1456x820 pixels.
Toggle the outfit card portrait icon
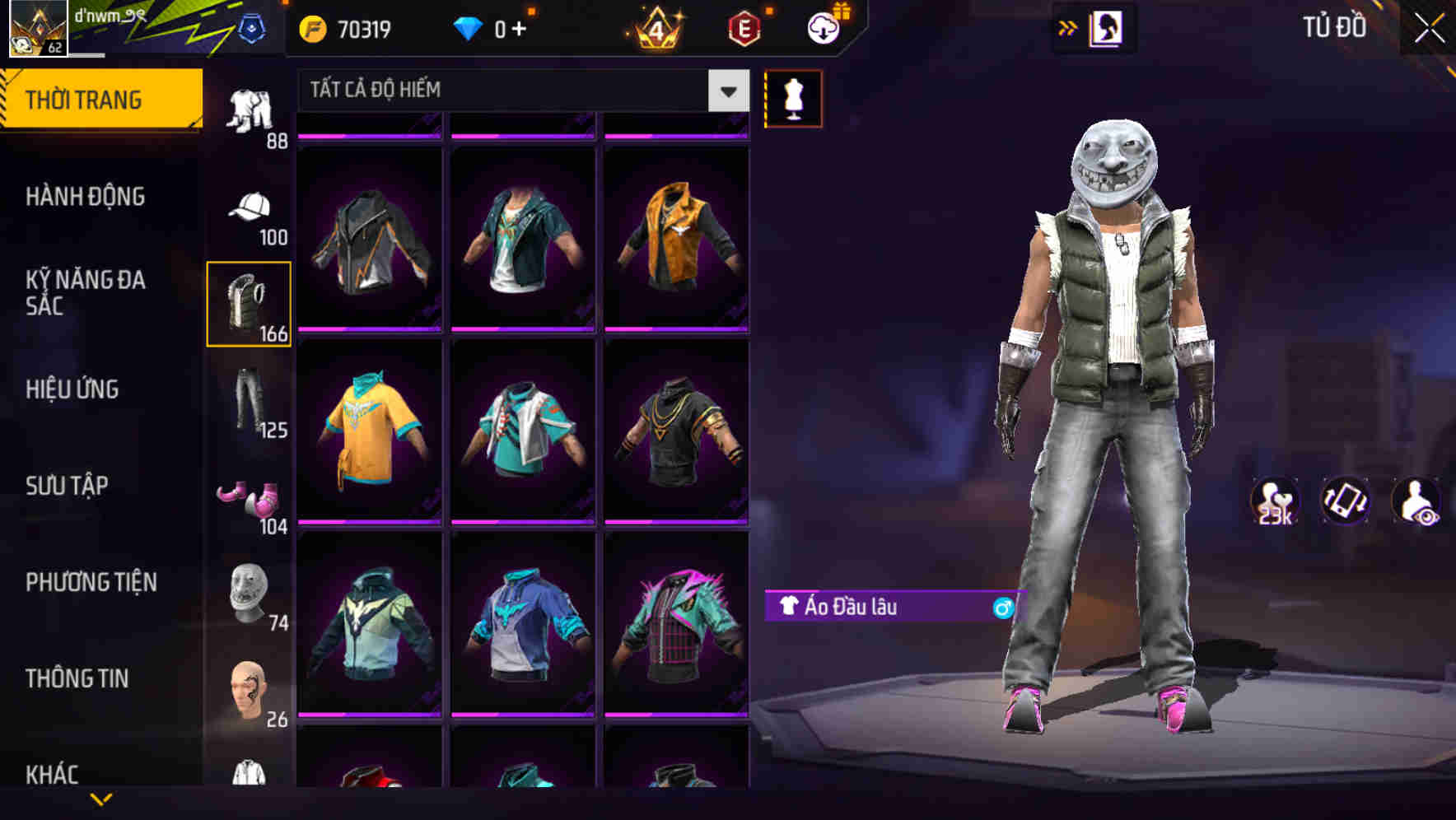point(1105,27)
